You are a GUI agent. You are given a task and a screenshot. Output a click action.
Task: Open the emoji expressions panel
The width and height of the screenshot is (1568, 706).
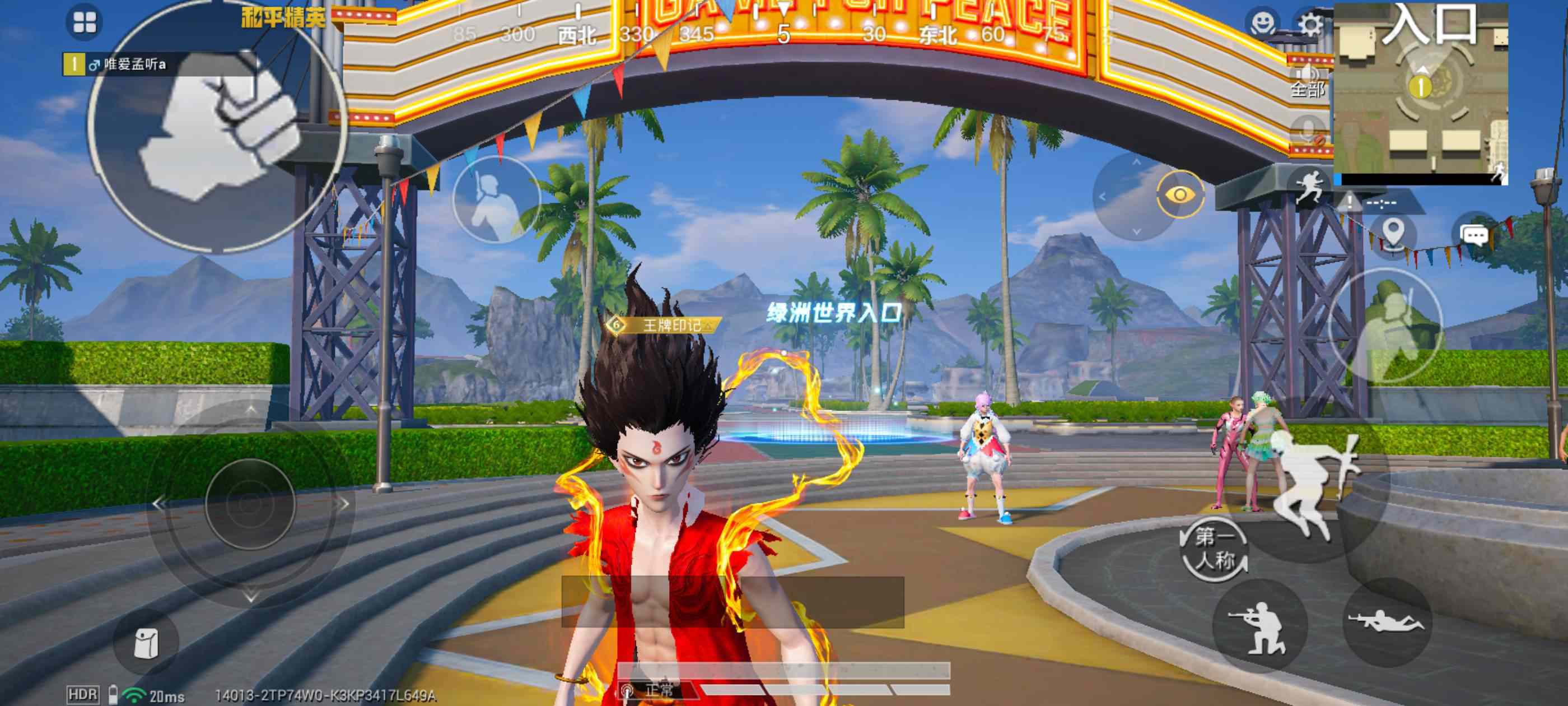click(1264, 23)
